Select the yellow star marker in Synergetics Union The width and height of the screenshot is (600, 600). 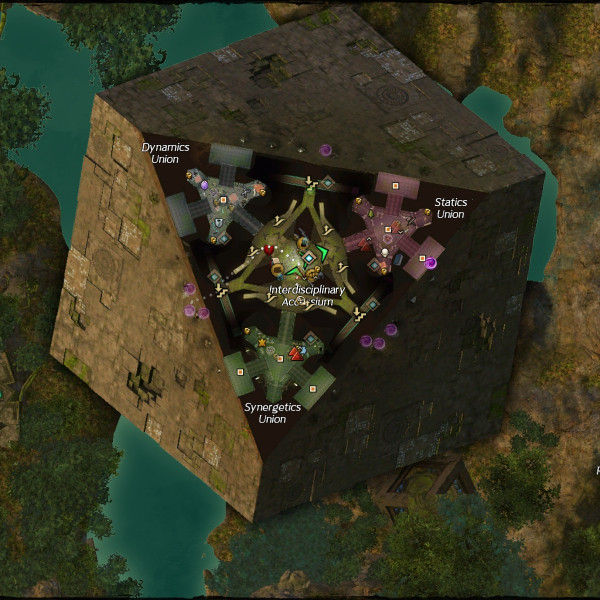[x=263, y=343]
